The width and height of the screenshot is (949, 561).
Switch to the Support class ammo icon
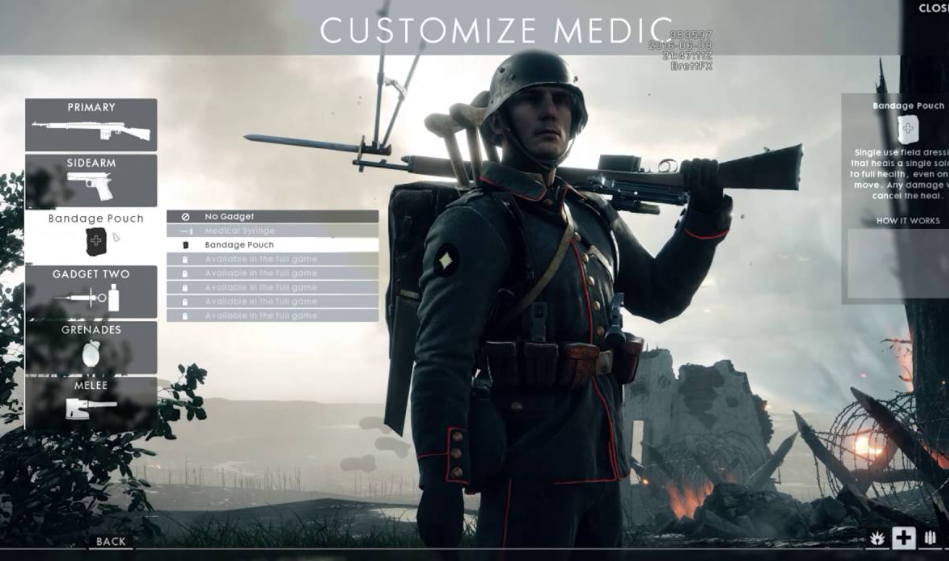click(930, 539)
